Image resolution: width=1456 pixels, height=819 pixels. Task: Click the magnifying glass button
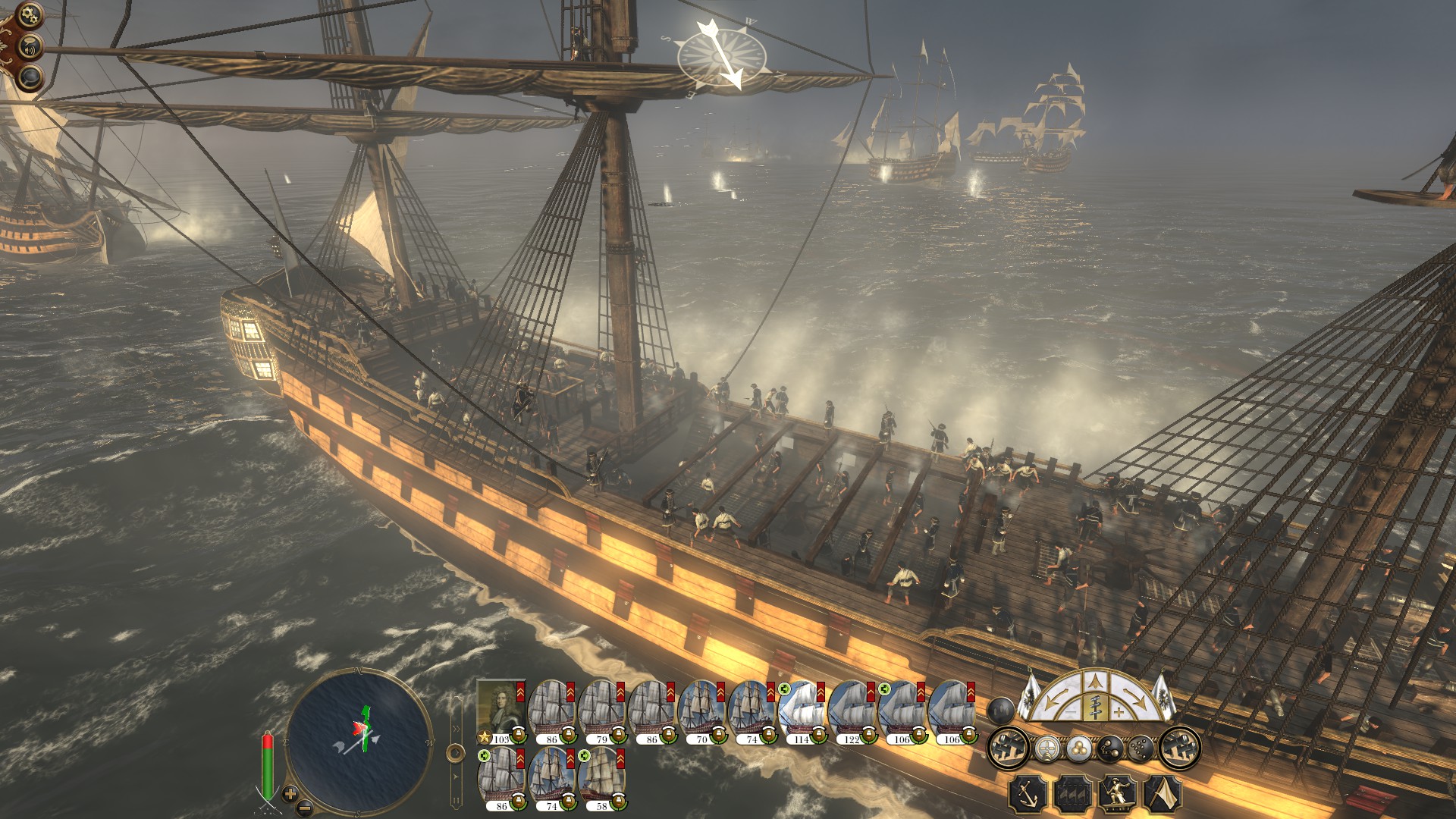pyautogui.click(x=30, y=77)
